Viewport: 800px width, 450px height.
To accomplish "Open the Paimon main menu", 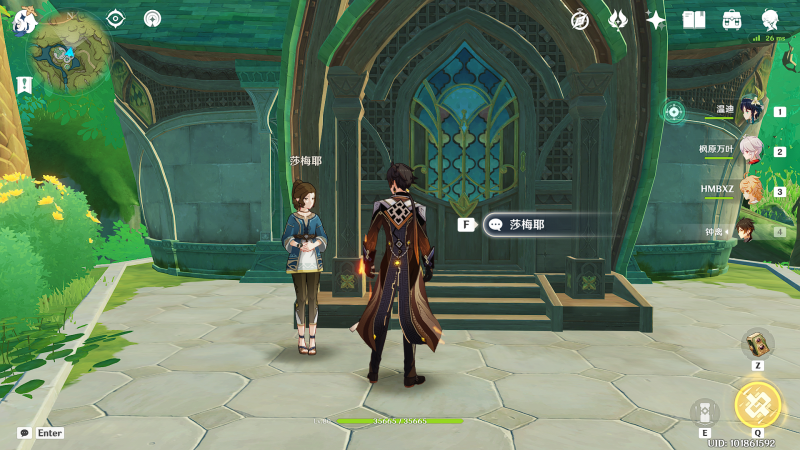I will [x=24, y=20].
